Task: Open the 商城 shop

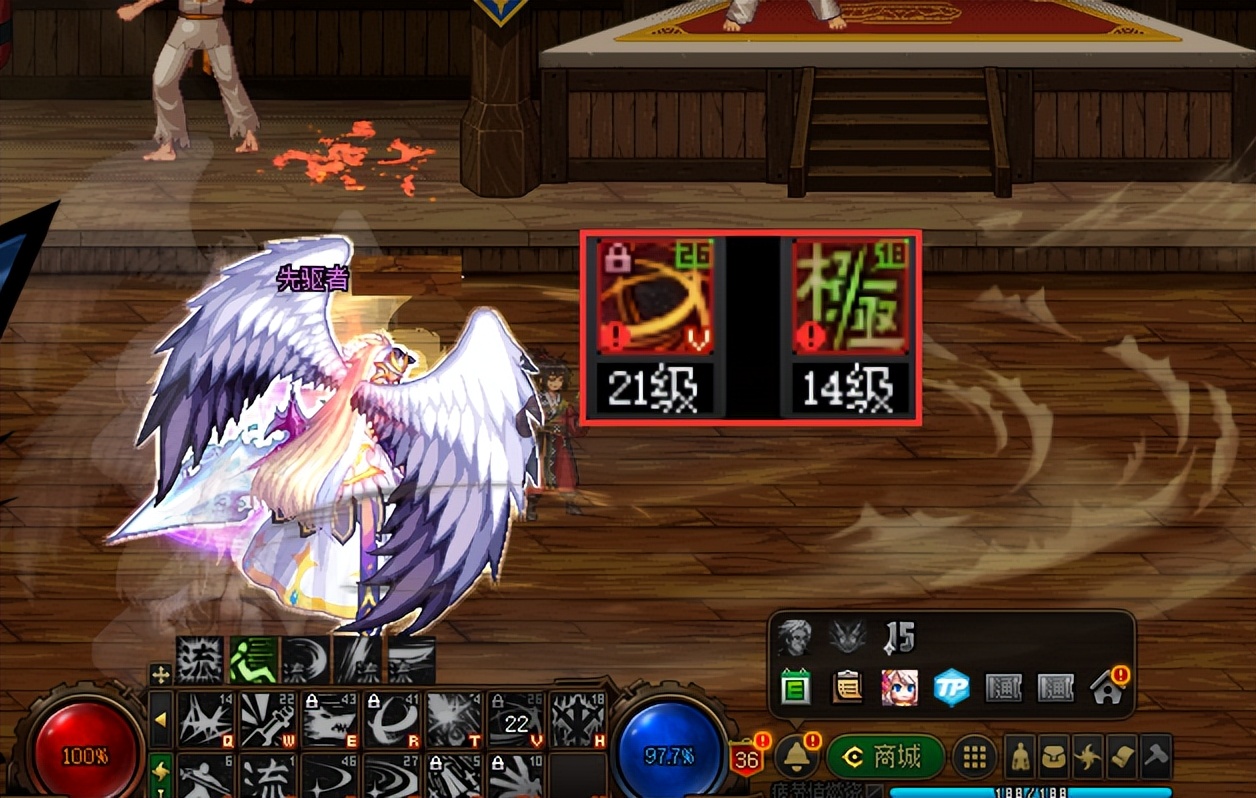Action: click(x=885, y=757)
